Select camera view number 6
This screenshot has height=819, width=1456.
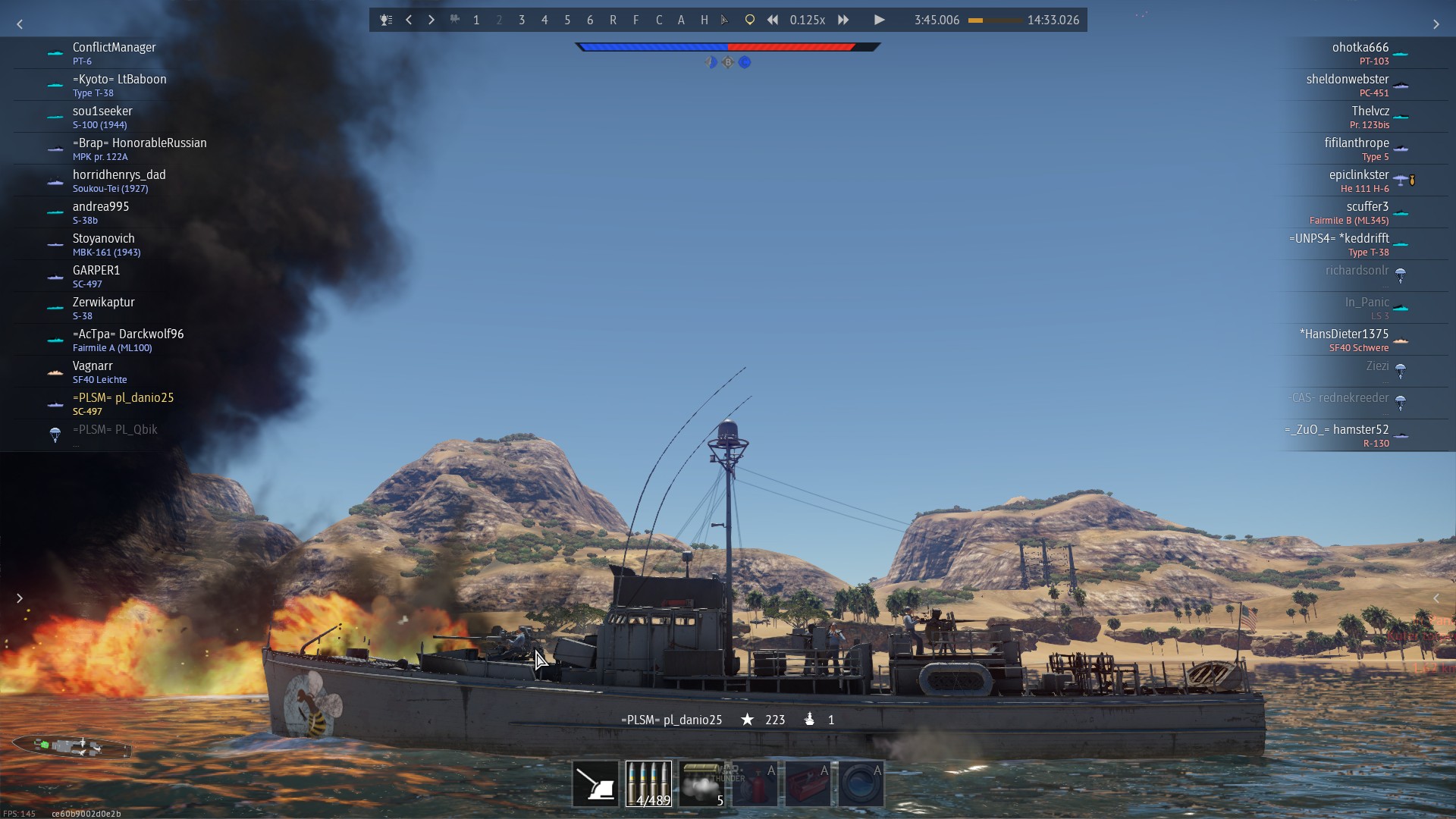[x=590, y=20]
